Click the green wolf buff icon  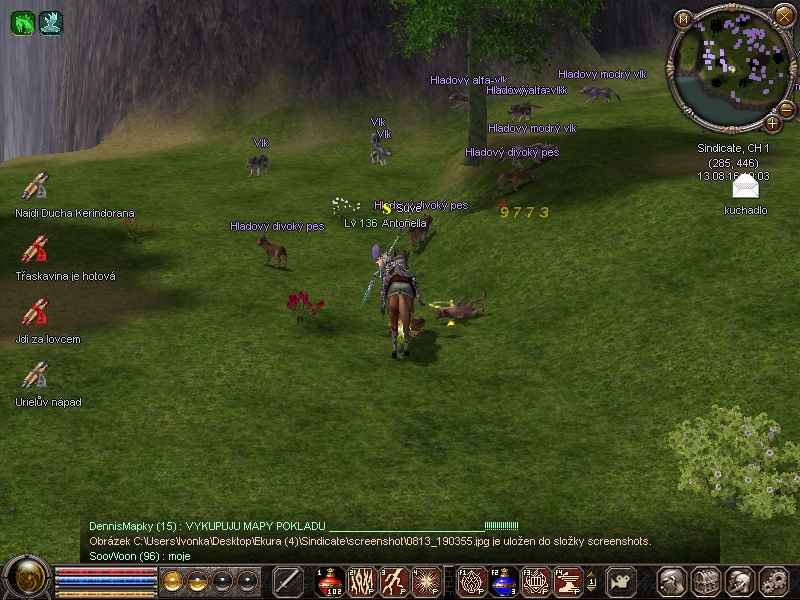(22, 22)
